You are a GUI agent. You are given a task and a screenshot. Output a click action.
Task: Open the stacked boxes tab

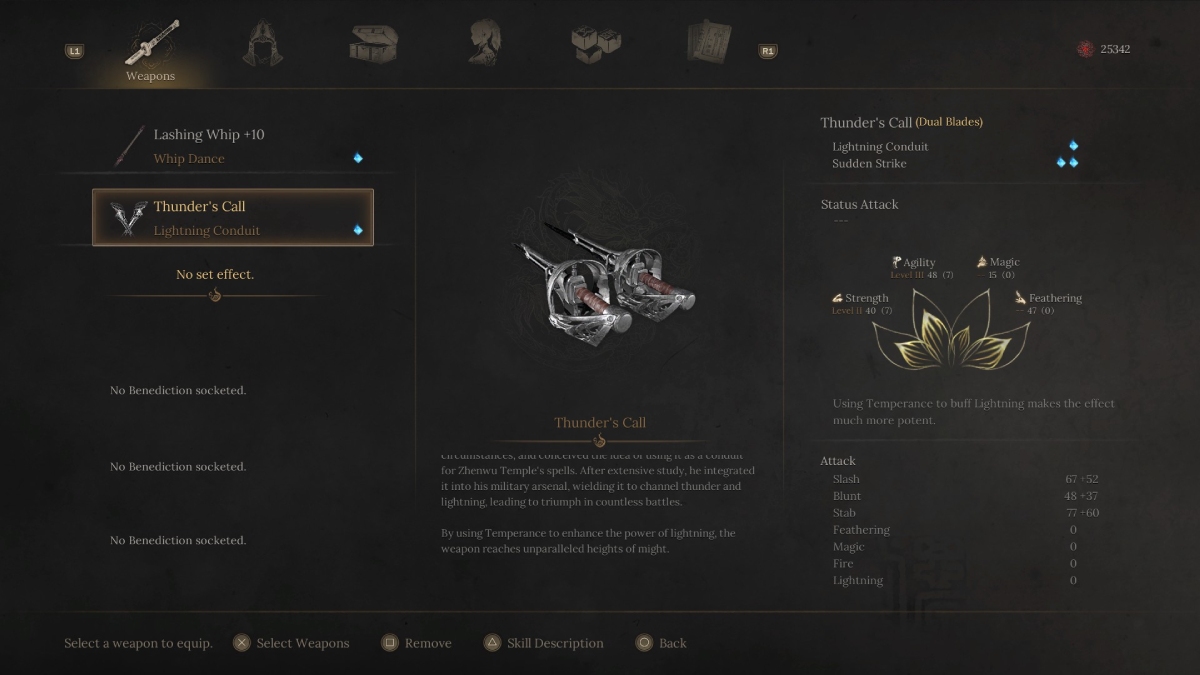[595, 44]
